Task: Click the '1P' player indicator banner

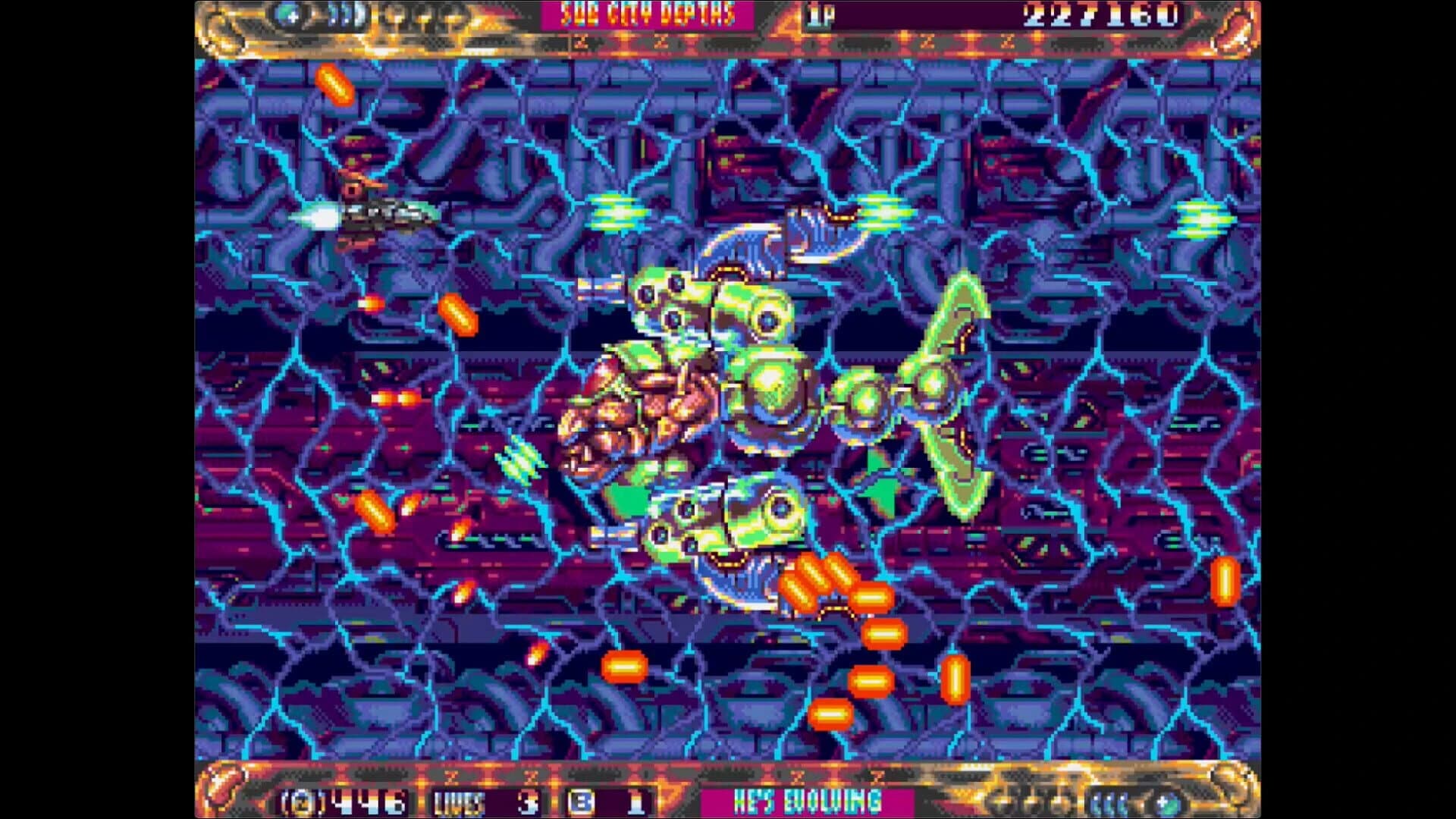Action: tap(823, 14)
